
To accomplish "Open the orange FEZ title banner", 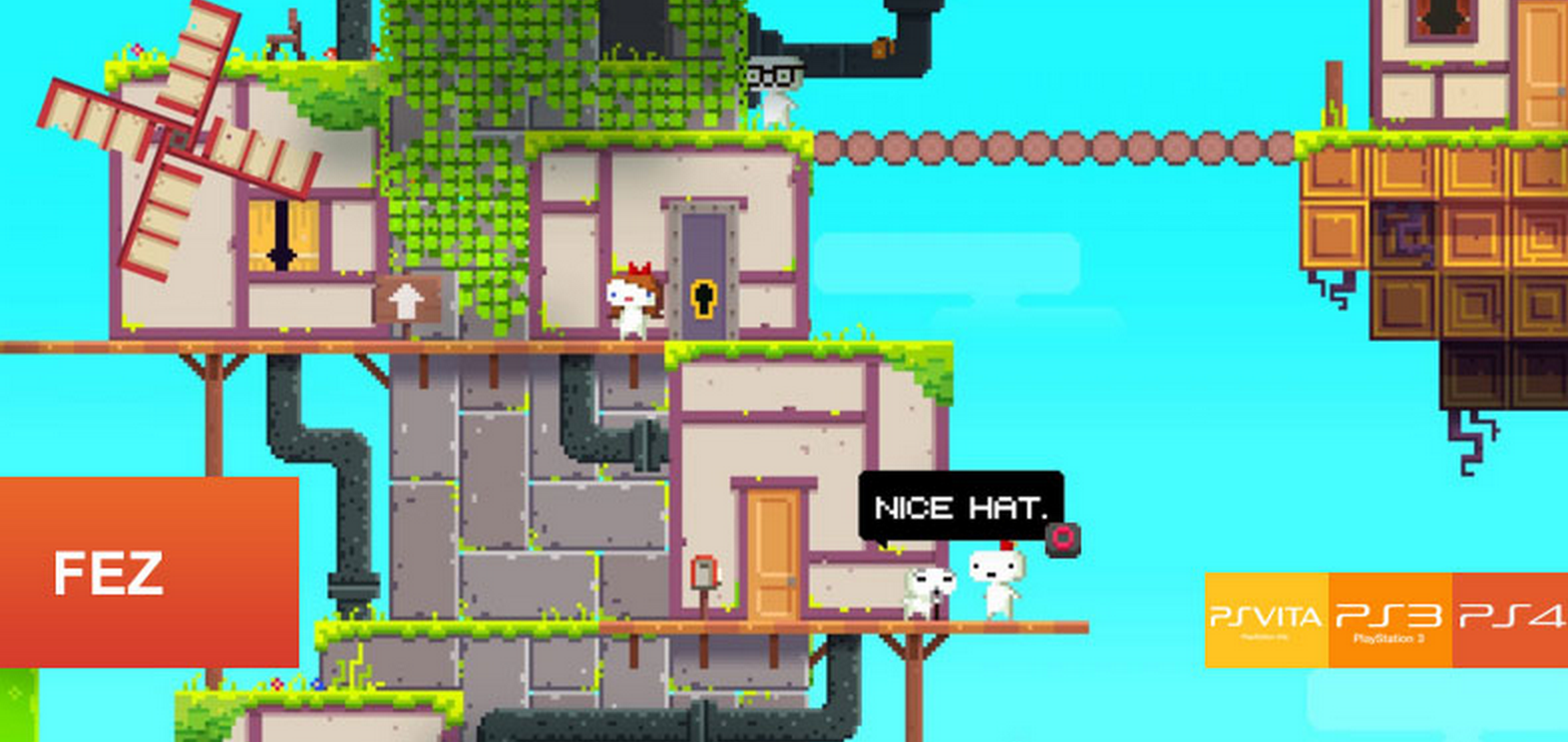I will click(149, 571).
